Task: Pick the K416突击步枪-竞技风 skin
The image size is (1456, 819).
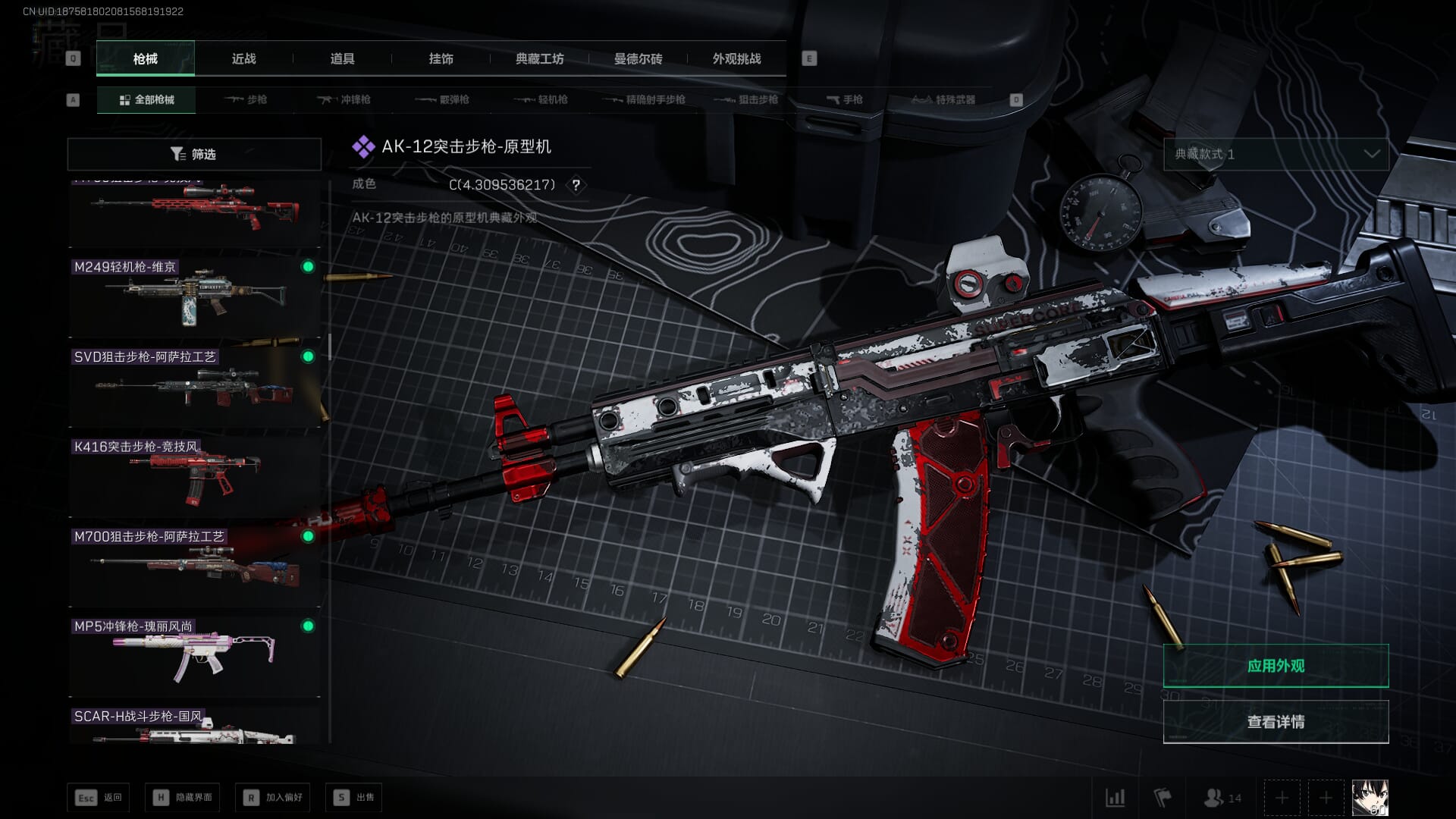Action: [x=194, y=476]
